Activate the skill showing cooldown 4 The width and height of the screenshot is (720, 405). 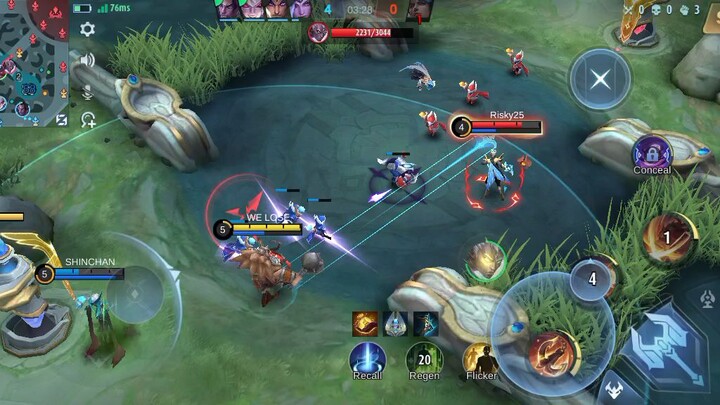point(592,279)
